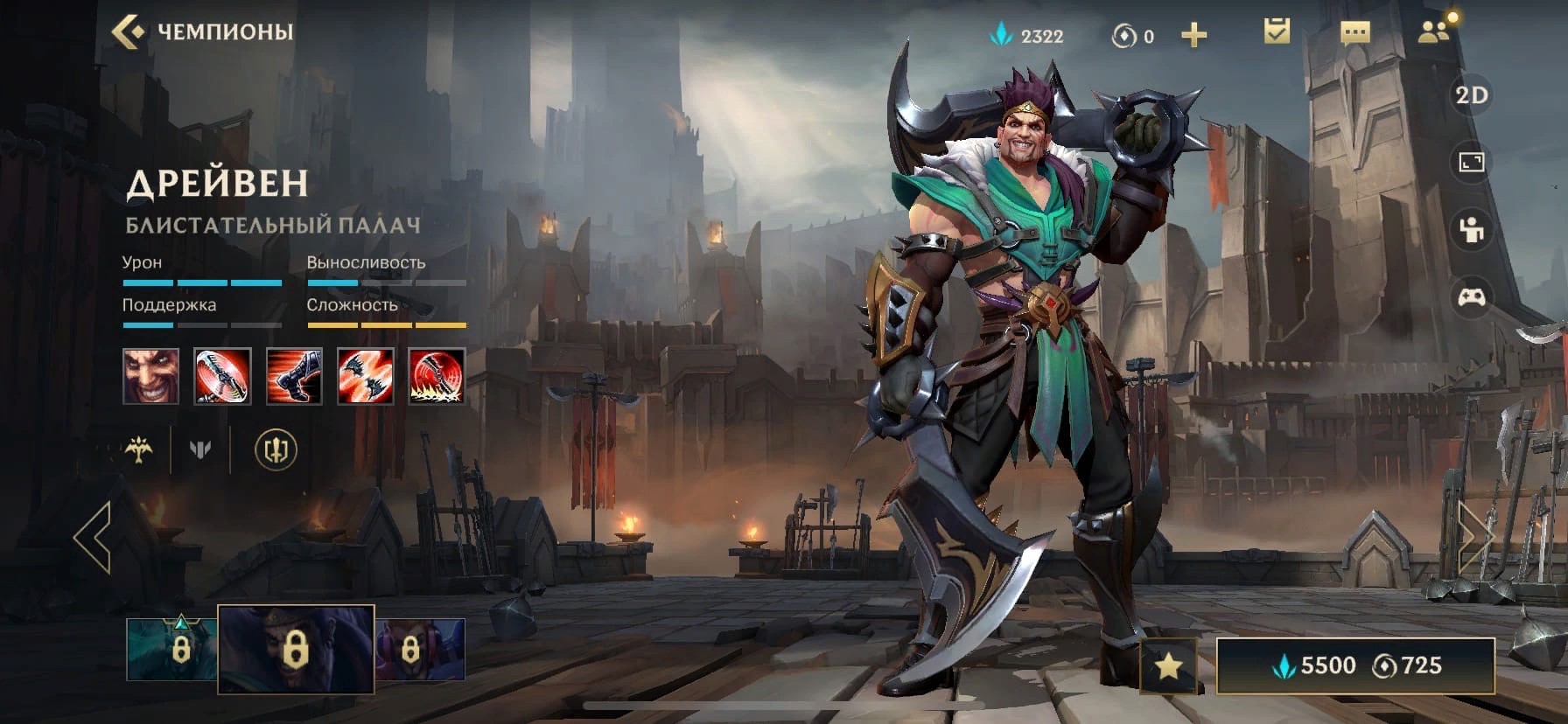Screen dimensions: 1568x724
Task: Choose the locked pink-haired skin thumbnail
Action: (x=420, y=650)
